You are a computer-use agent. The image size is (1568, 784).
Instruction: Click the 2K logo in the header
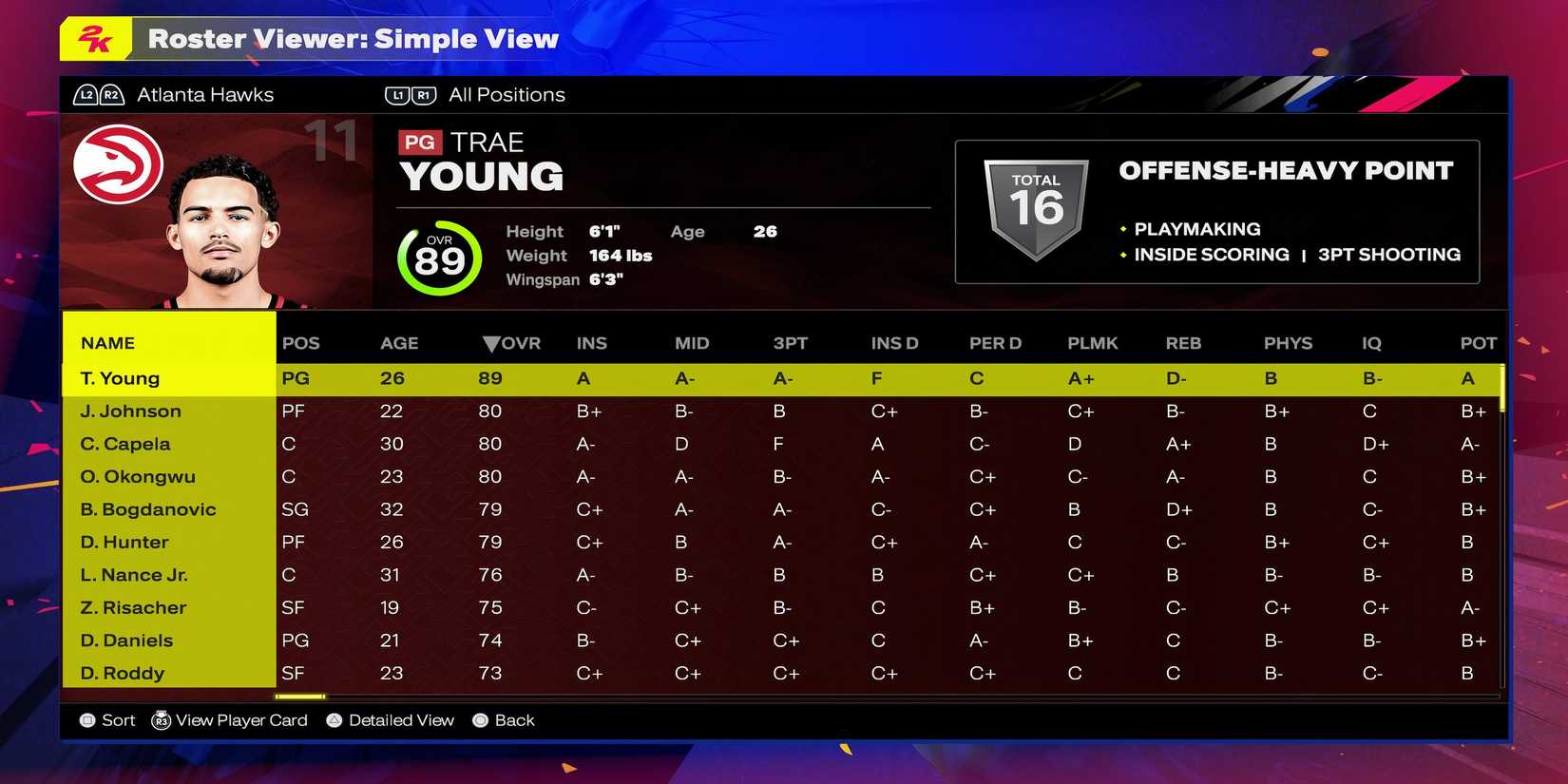tap(94, 39)
